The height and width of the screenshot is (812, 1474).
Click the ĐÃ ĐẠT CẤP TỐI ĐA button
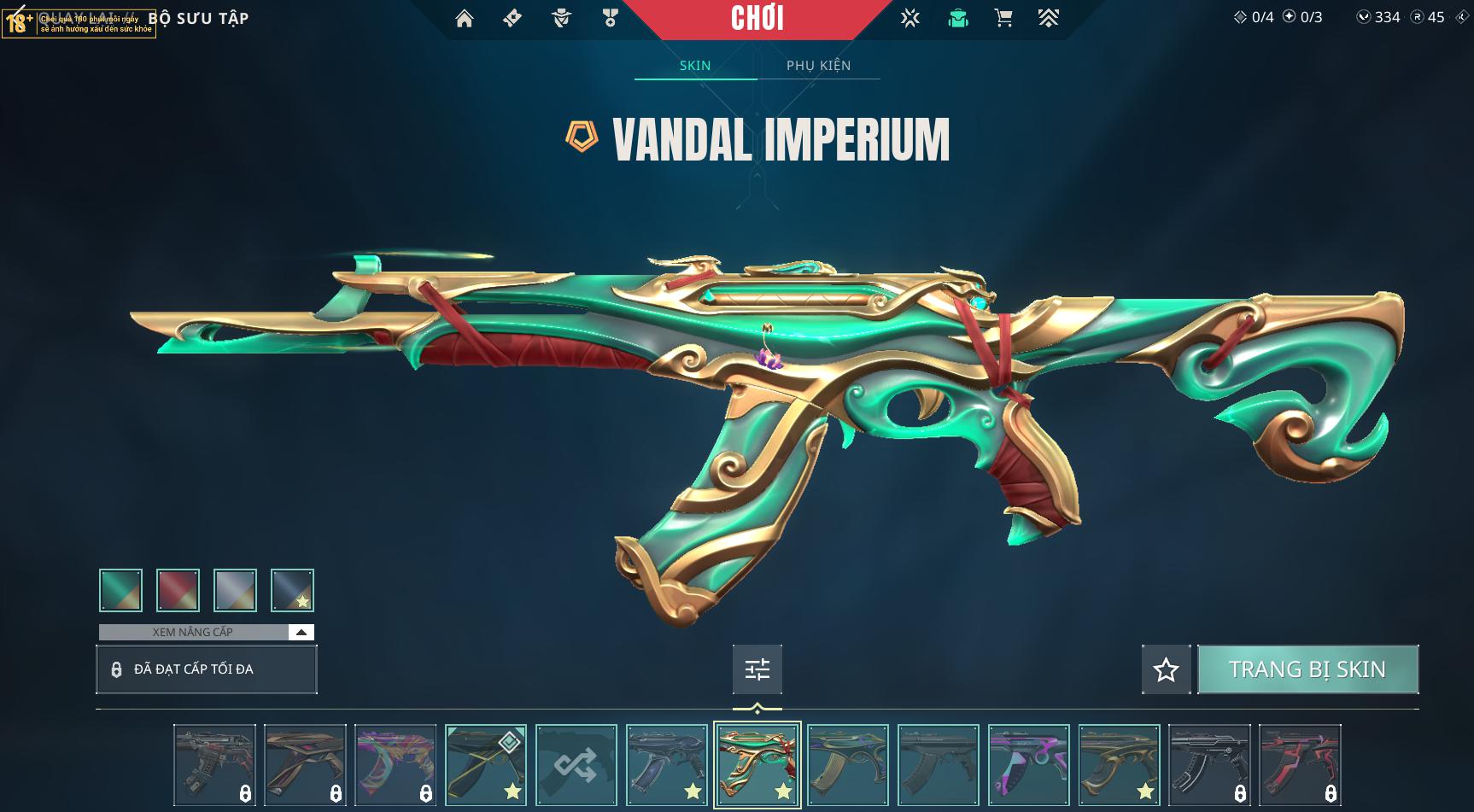coord(206,669)
